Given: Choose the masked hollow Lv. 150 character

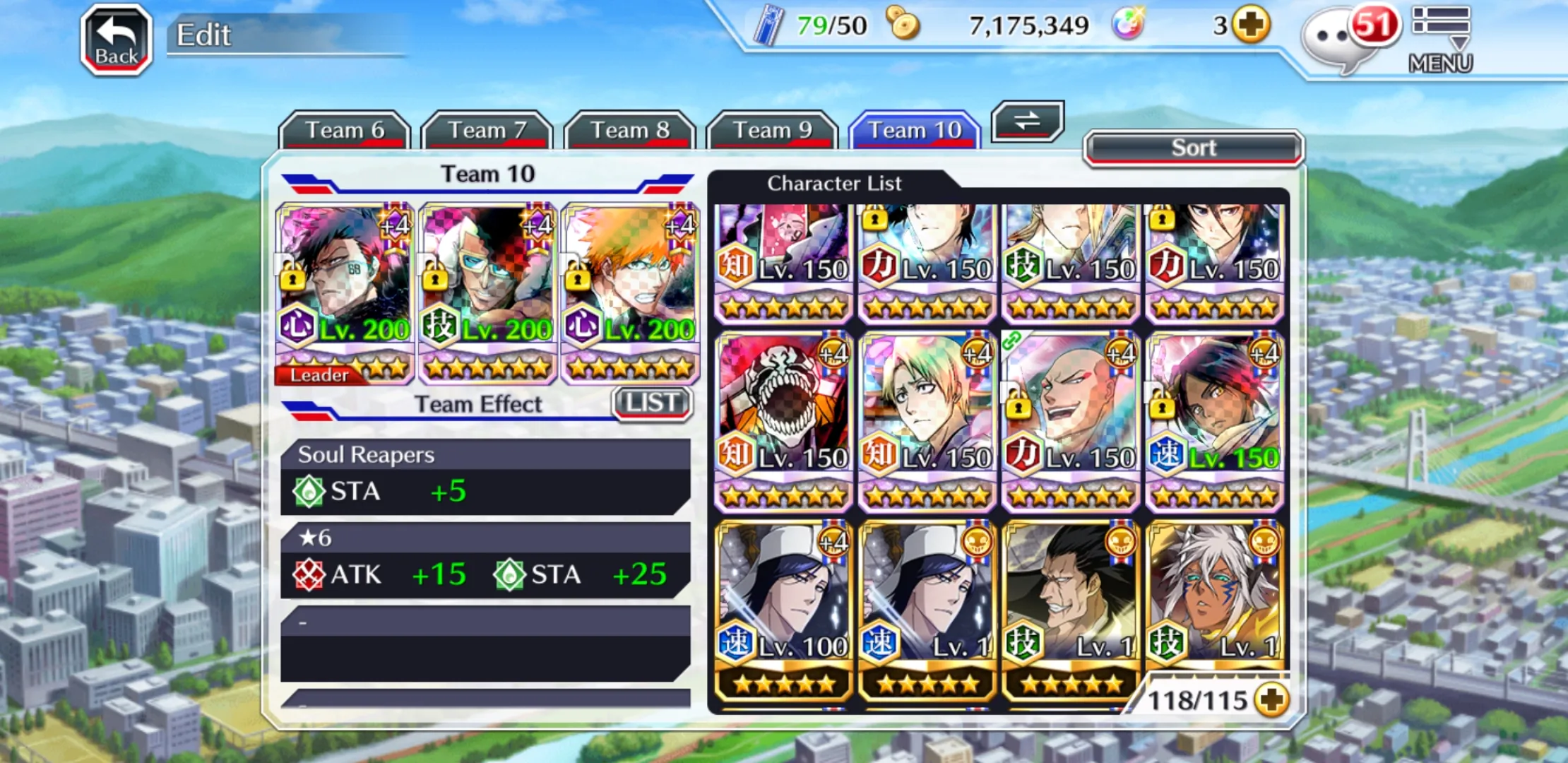Looking at the screenshot, I should coord(783,419).
